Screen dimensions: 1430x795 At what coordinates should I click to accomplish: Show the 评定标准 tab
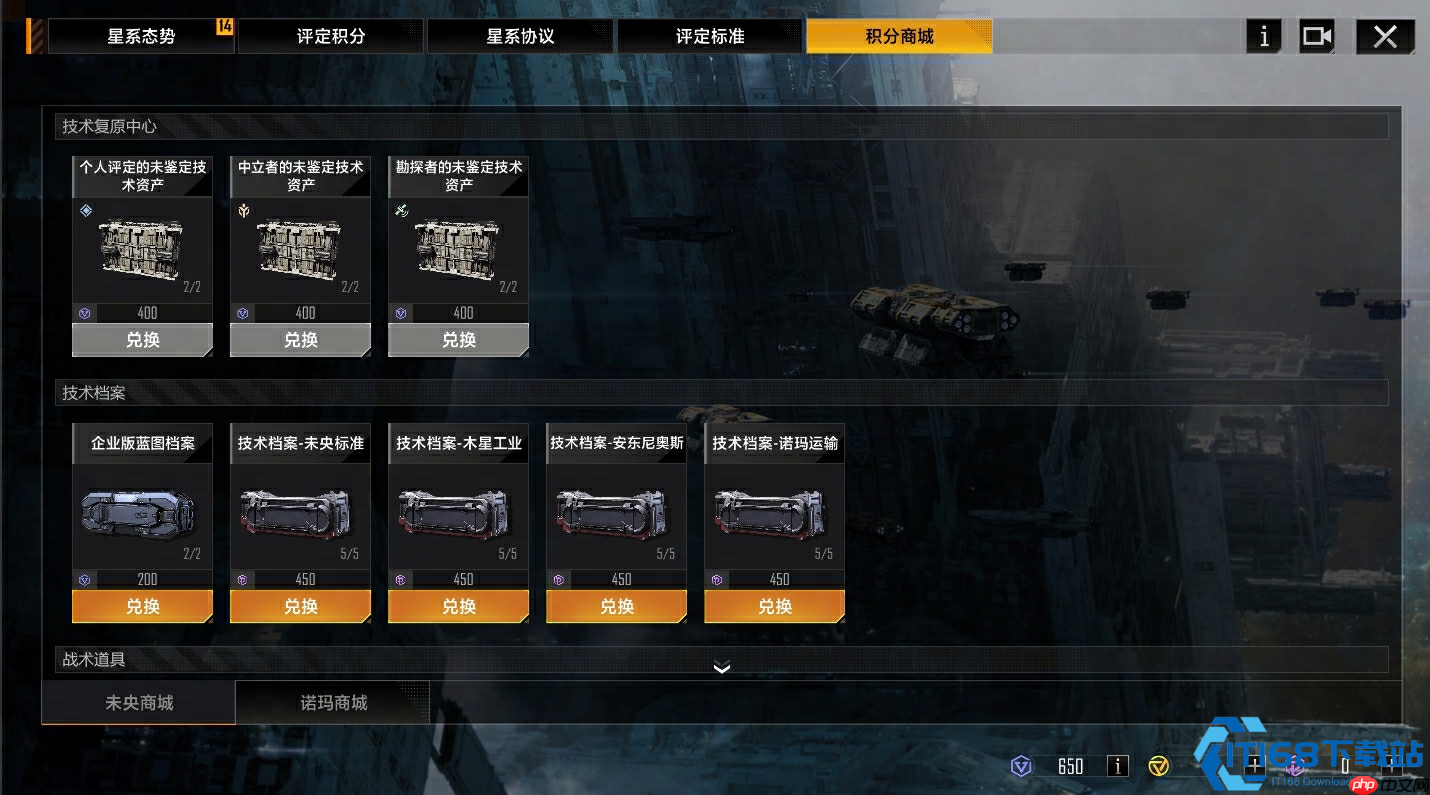coord(710,37)
